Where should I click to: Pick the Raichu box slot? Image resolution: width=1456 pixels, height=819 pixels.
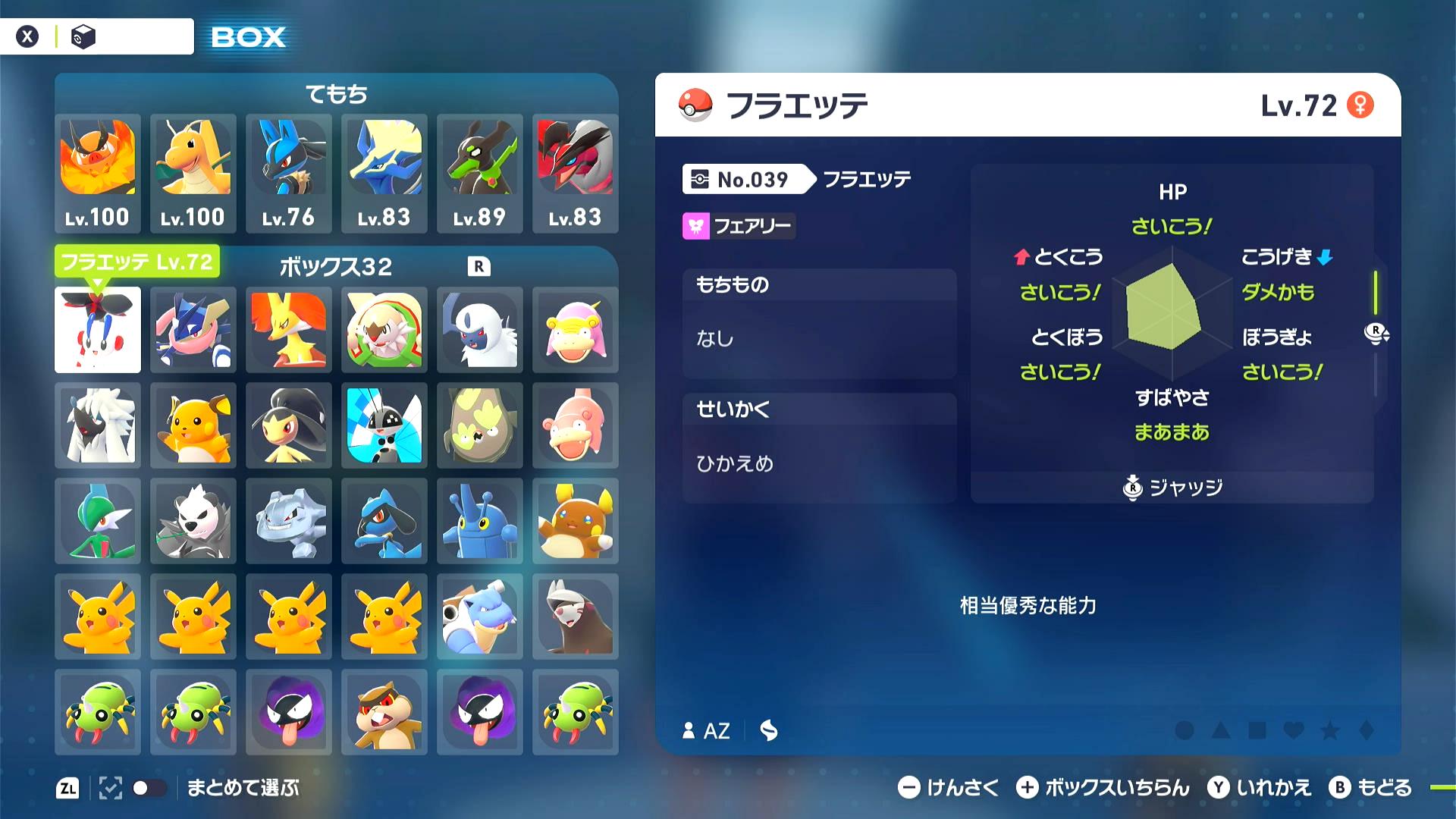pyautogui.click(x=193, y=425)
